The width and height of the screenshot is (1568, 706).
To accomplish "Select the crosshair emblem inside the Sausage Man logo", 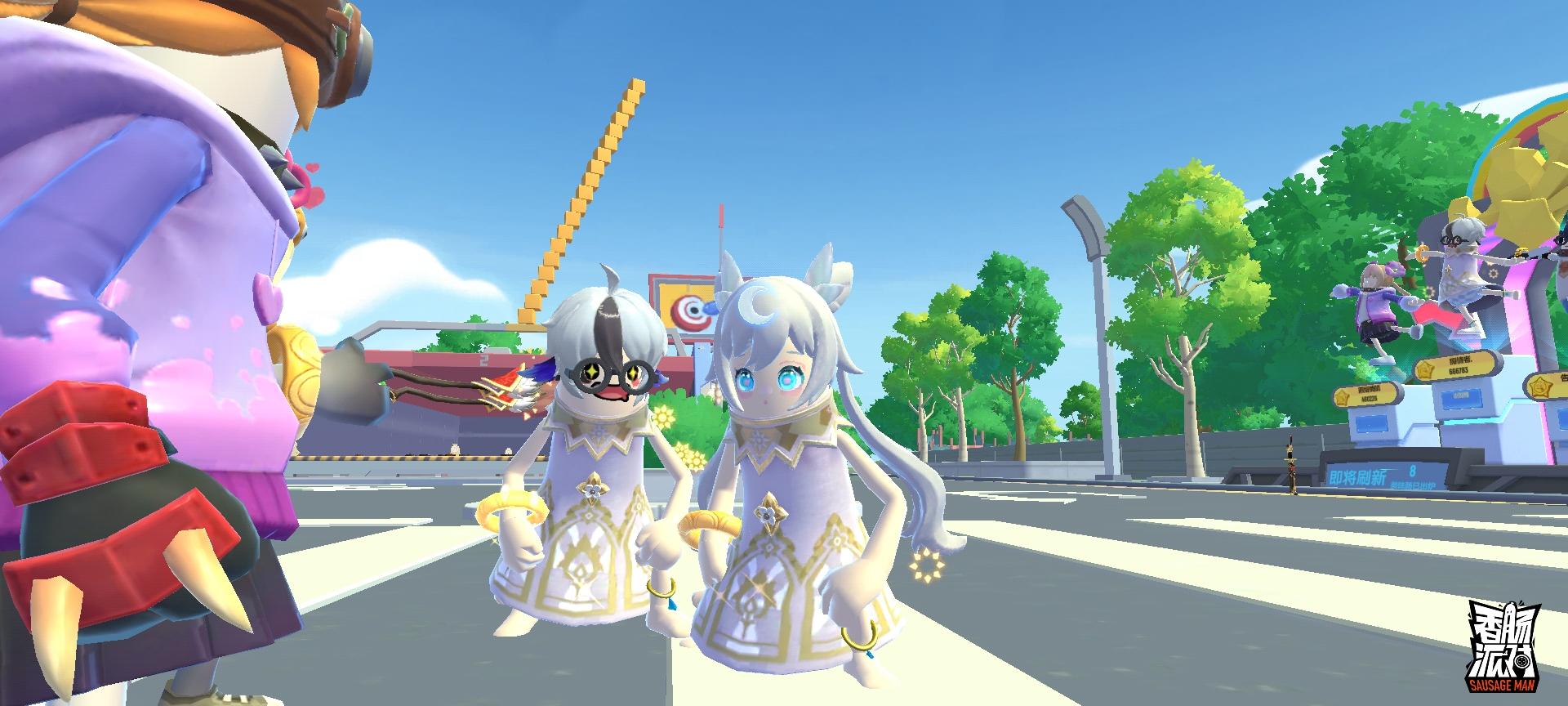I will pos(1521,661).
